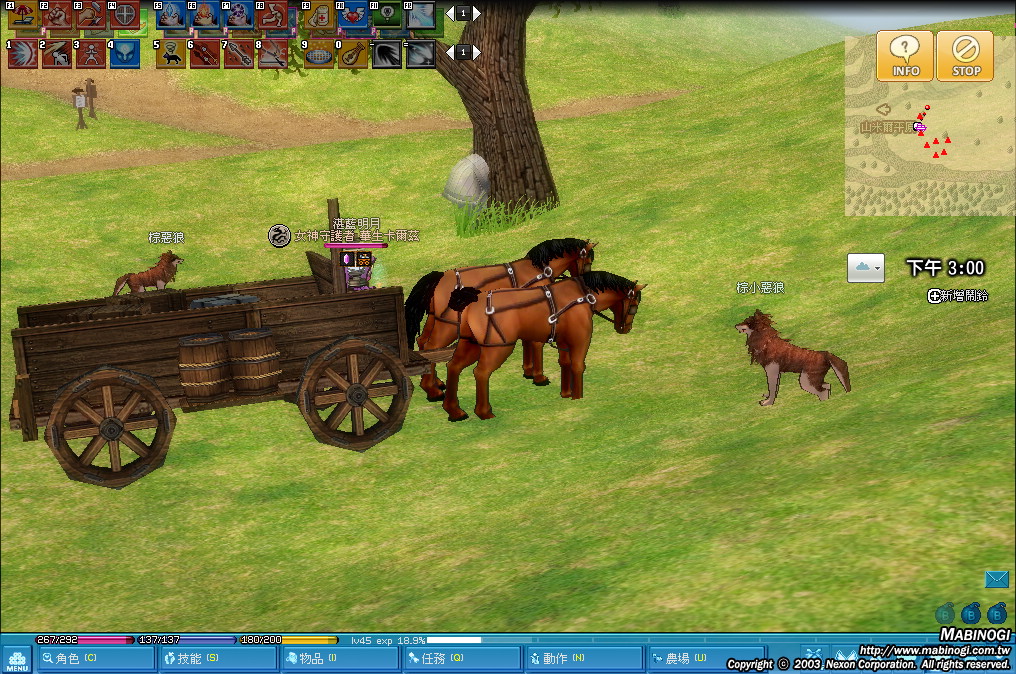This screenshot has width=1016, height=674.
Task: Open the Character (角色) window
Action: point(96,658)
